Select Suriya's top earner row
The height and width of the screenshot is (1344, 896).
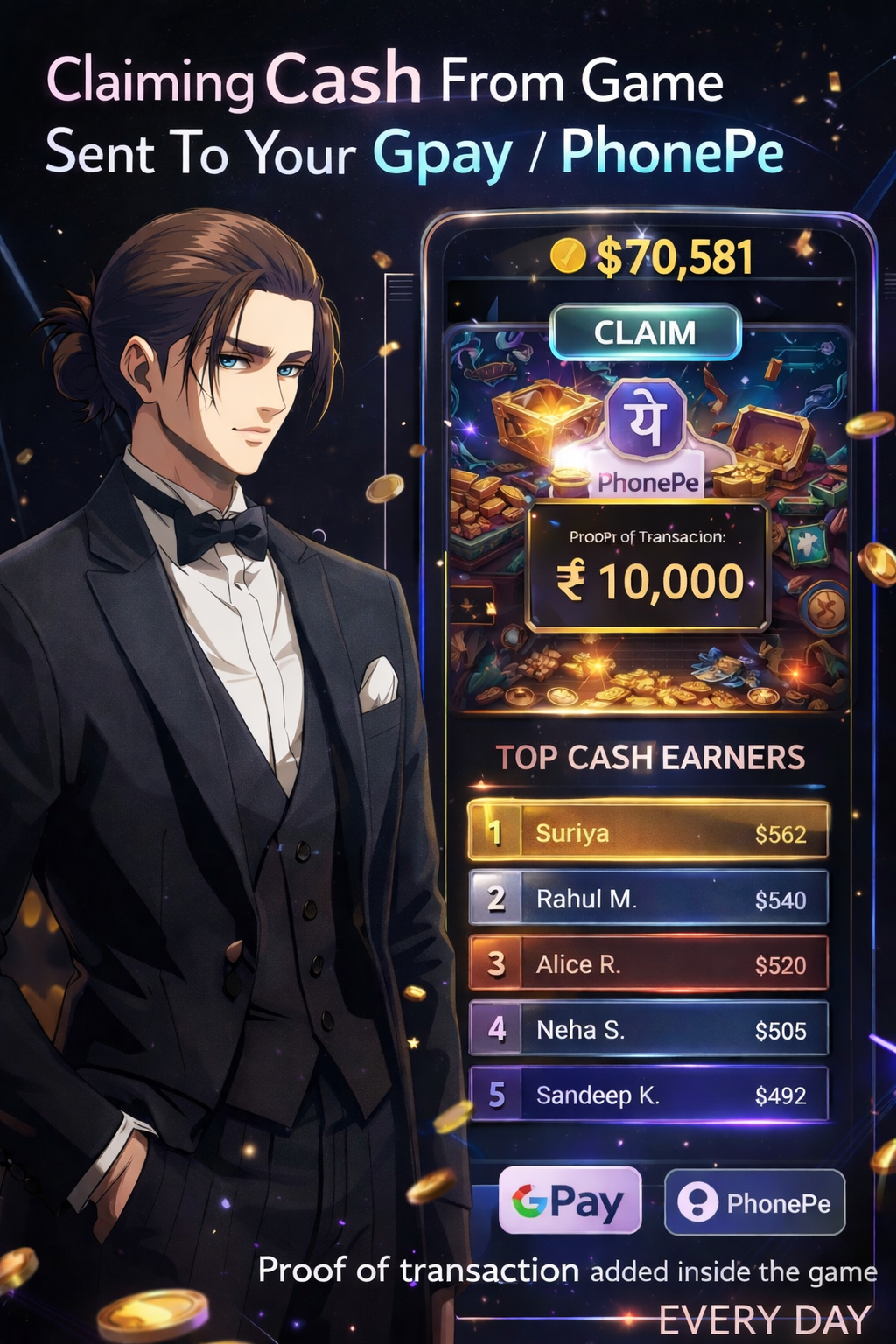[648, 832]
